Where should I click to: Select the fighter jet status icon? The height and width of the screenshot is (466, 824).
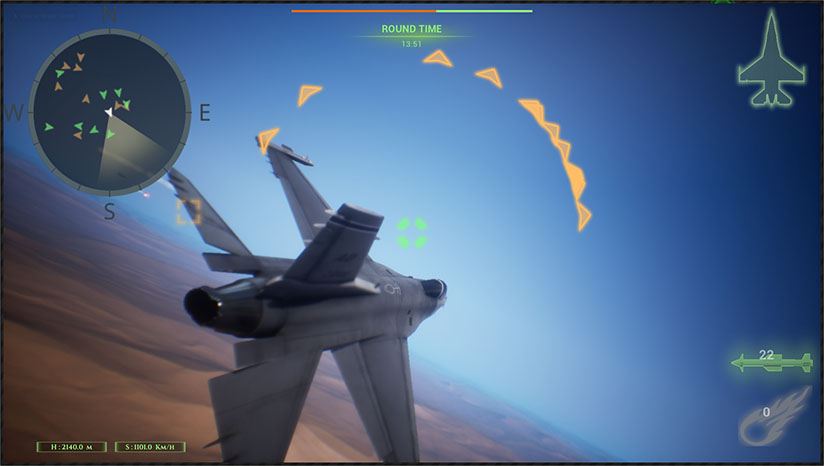point(770,60)
